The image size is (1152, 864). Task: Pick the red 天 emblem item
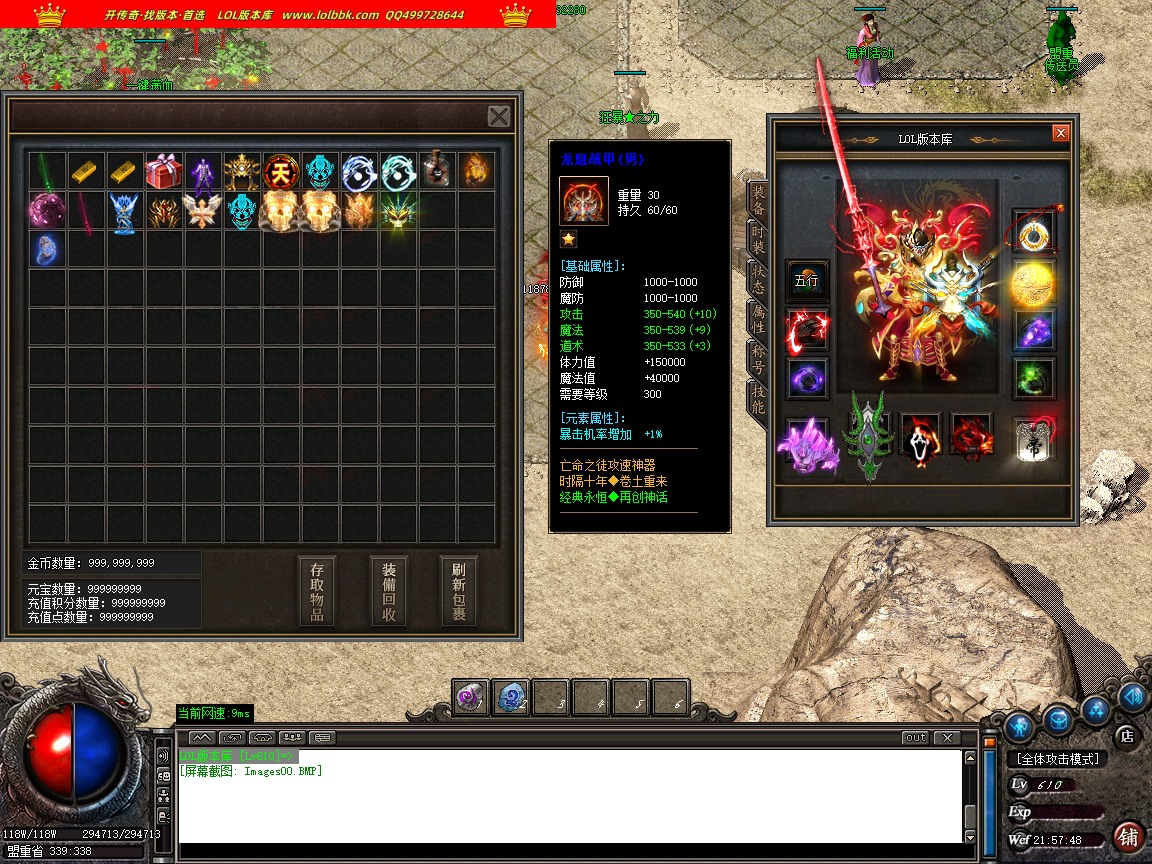pos(281,171)
